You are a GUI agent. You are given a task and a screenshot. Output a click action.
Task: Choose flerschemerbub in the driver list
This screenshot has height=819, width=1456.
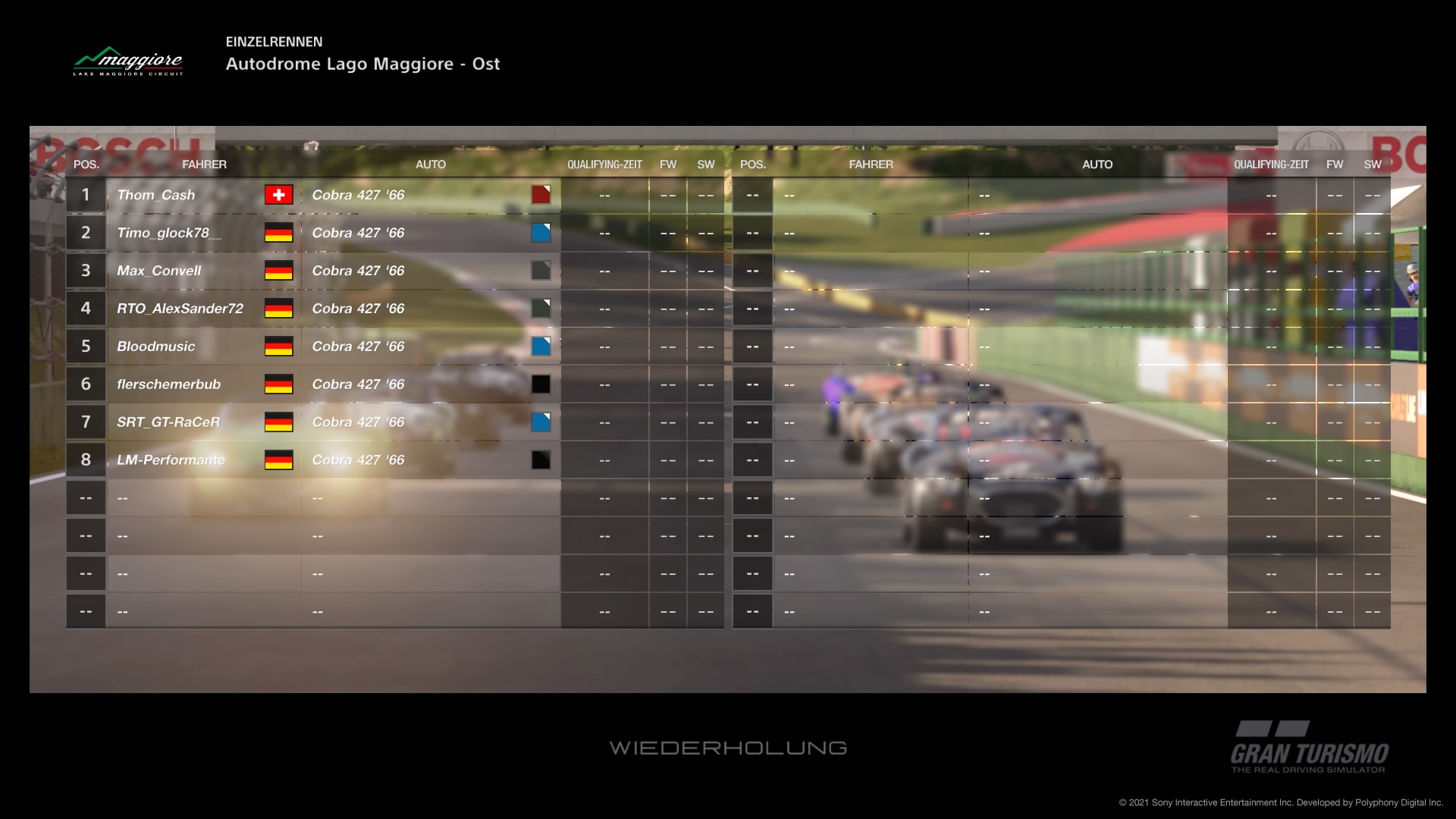tap(168, 384)
